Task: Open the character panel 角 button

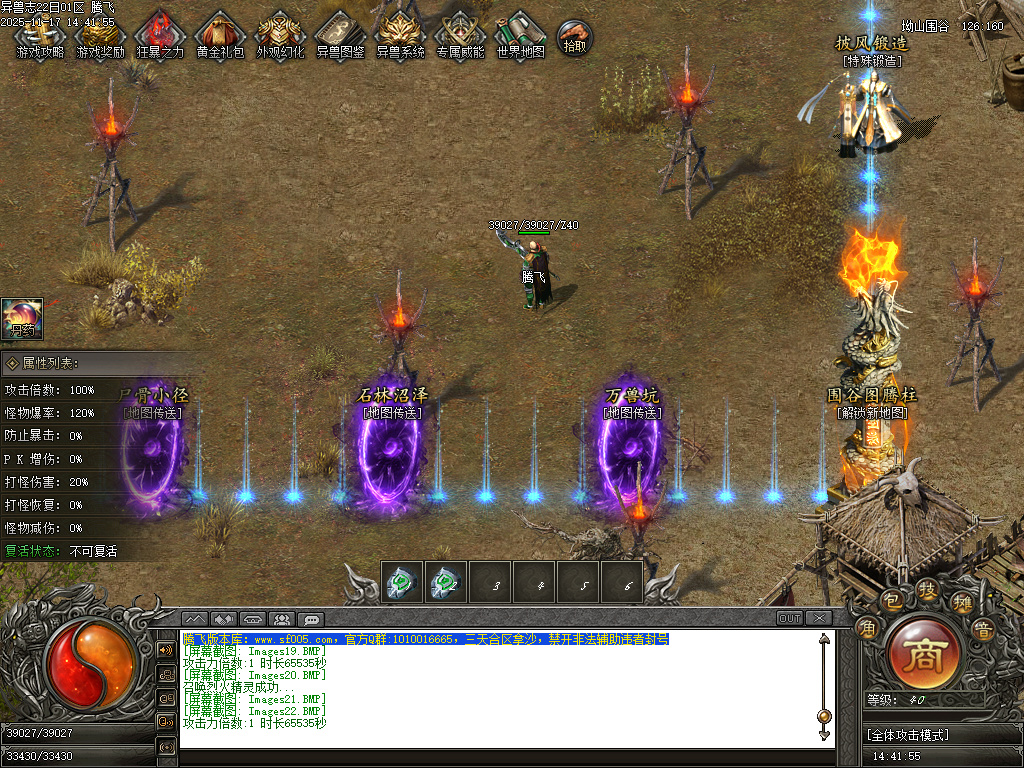Action: point(867,629)
